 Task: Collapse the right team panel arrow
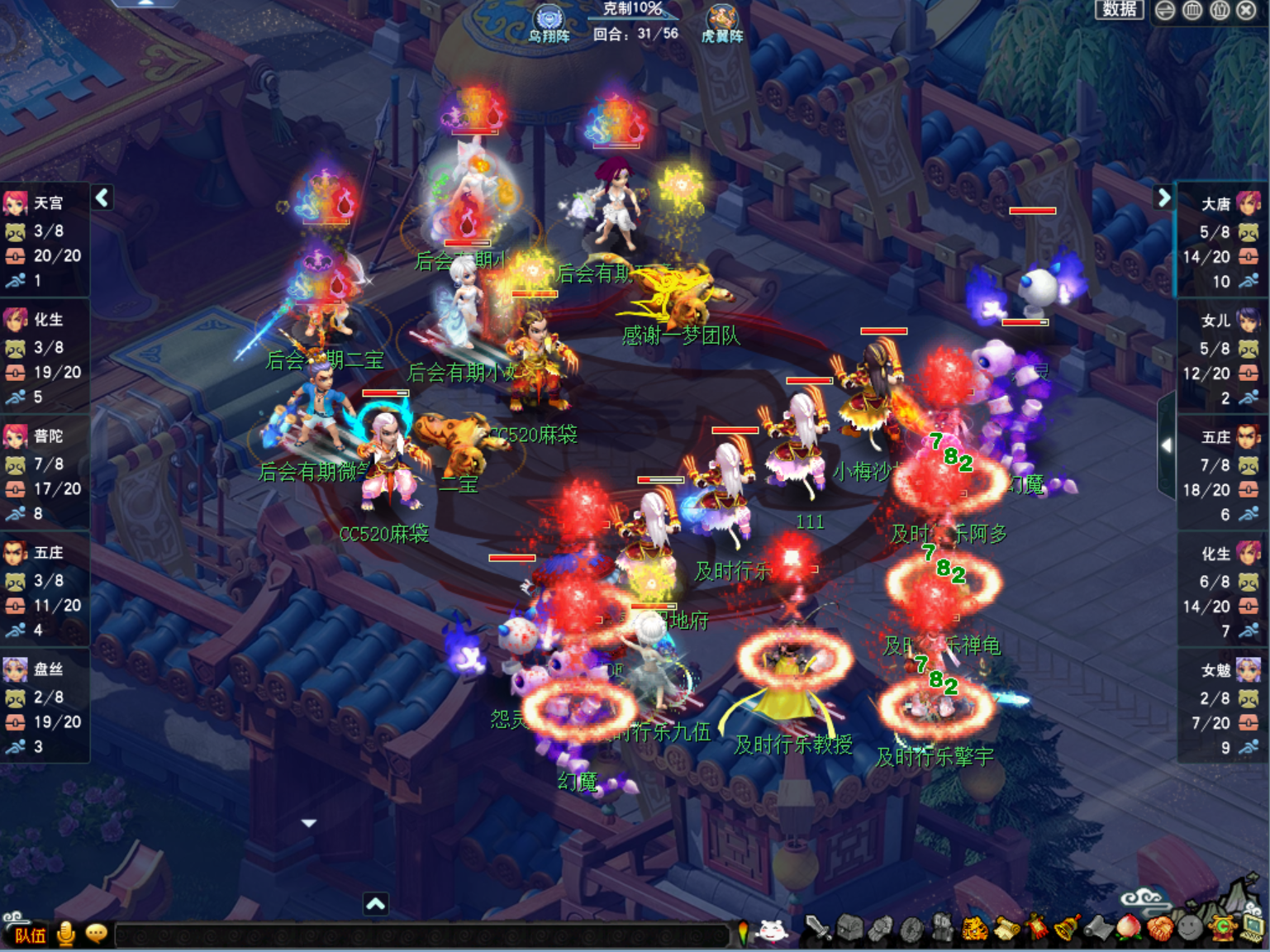(x=1163, y=198)
